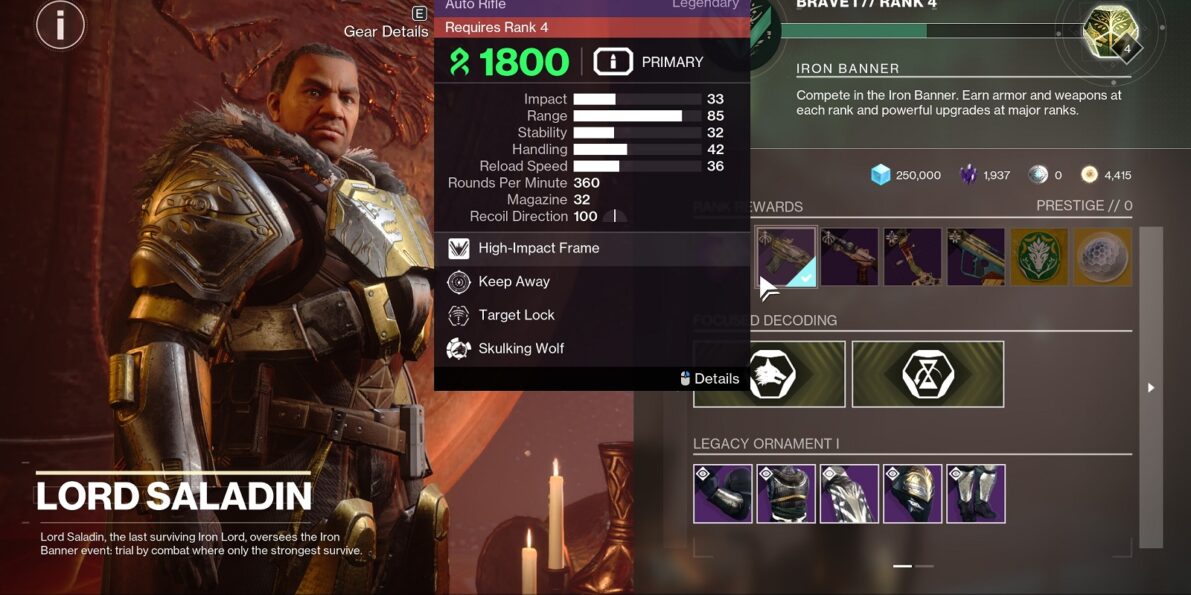
Task: Inspect the Target Lock perk
Action: [516, 315]
